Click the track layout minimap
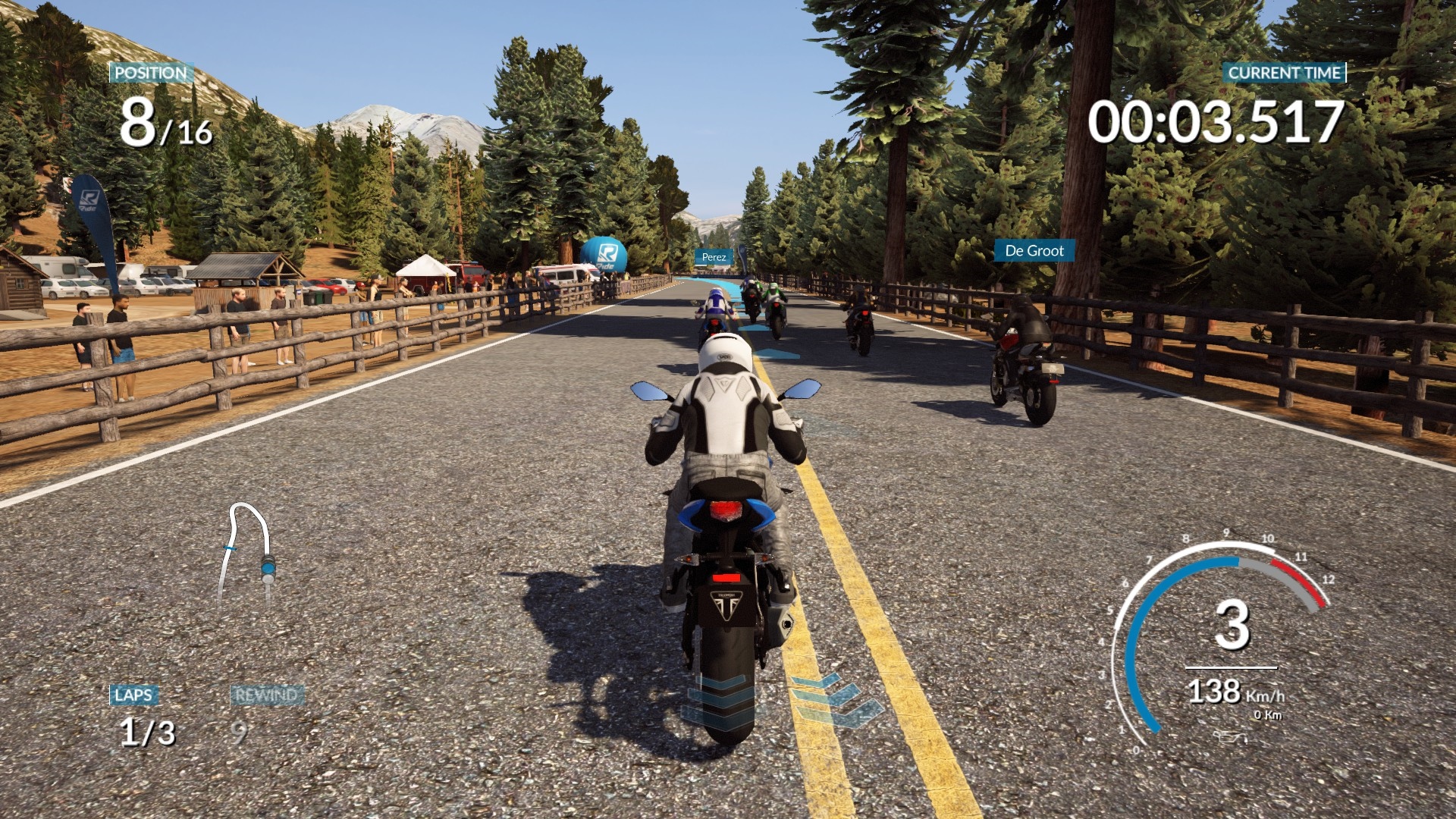This screenshot has height=819, width=1456. click(x=247, y=552)
